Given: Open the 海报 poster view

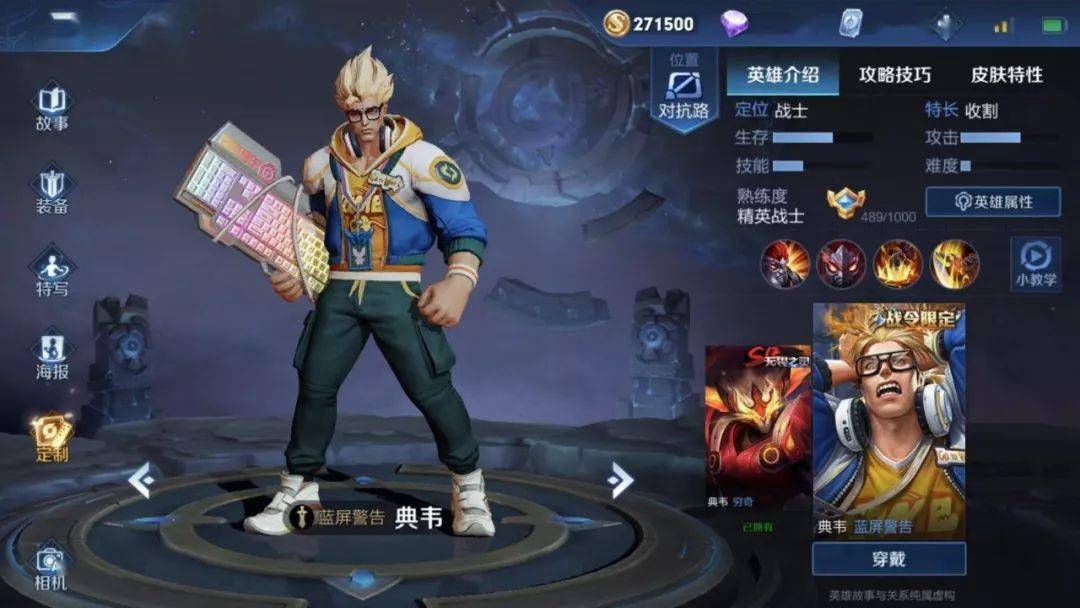Looking at the screenshot, I should click(52, 355).
